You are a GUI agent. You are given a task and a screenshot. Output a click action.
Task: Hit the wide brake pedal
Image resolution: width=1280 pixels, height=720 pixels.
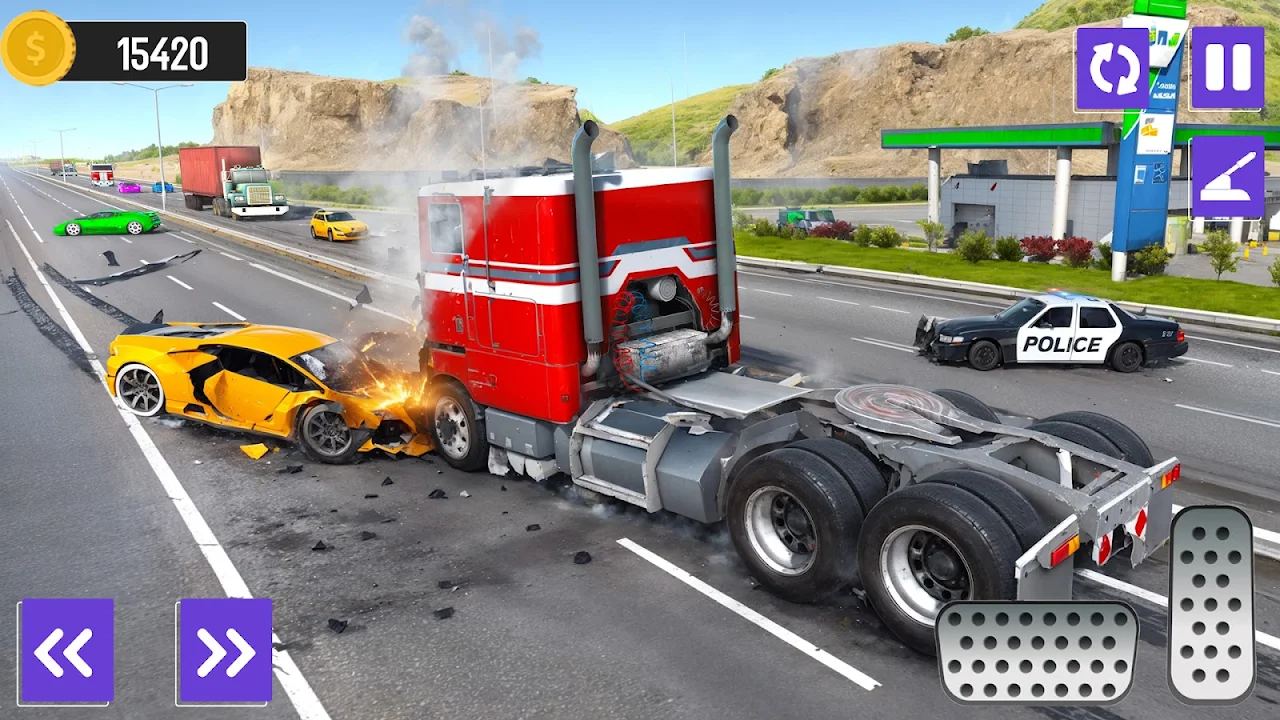[1037, 652]
